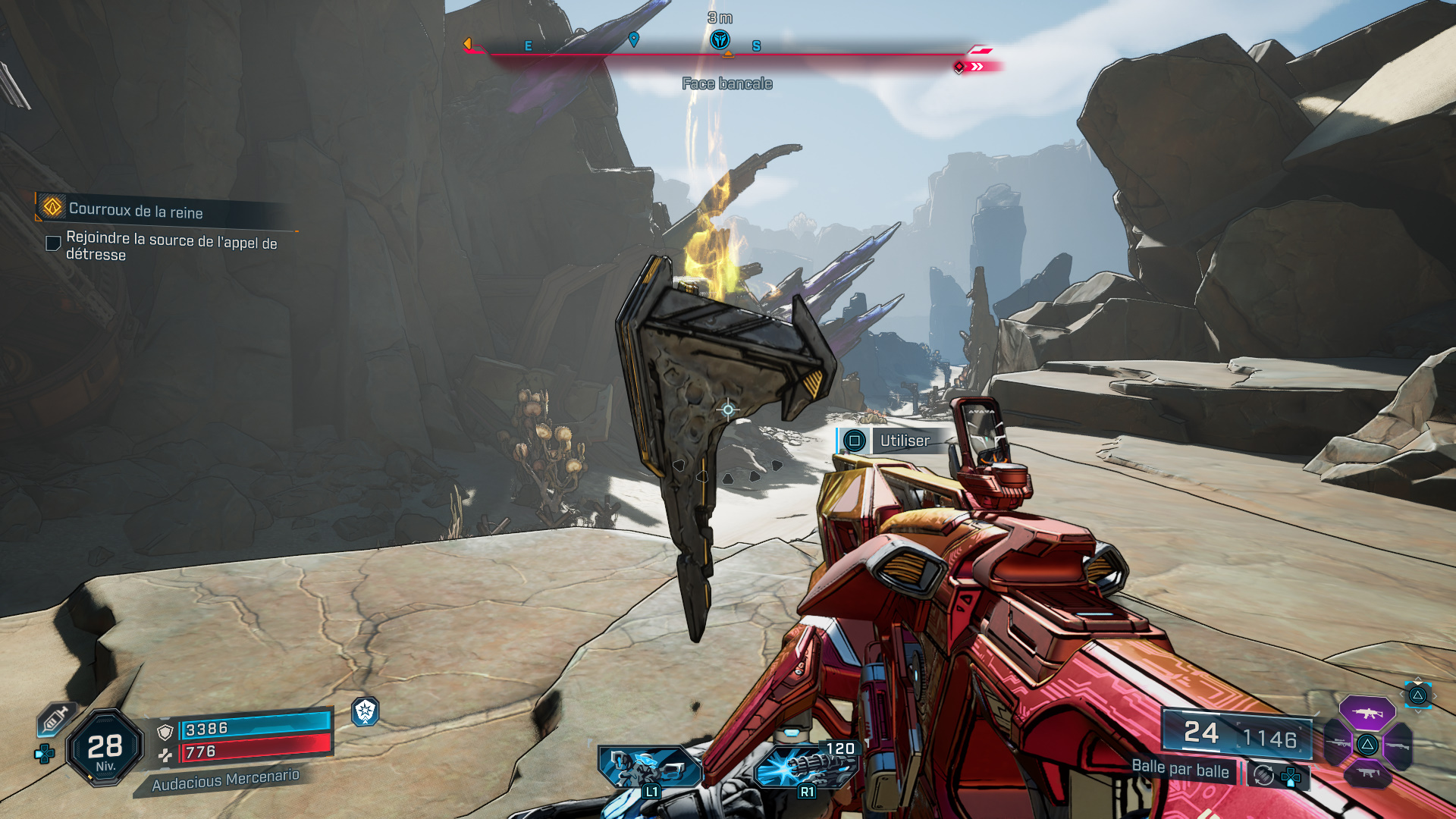Screen dimensions: 1456x819
Task: Activate the L1 action skill icon
Action: point(650,768)
